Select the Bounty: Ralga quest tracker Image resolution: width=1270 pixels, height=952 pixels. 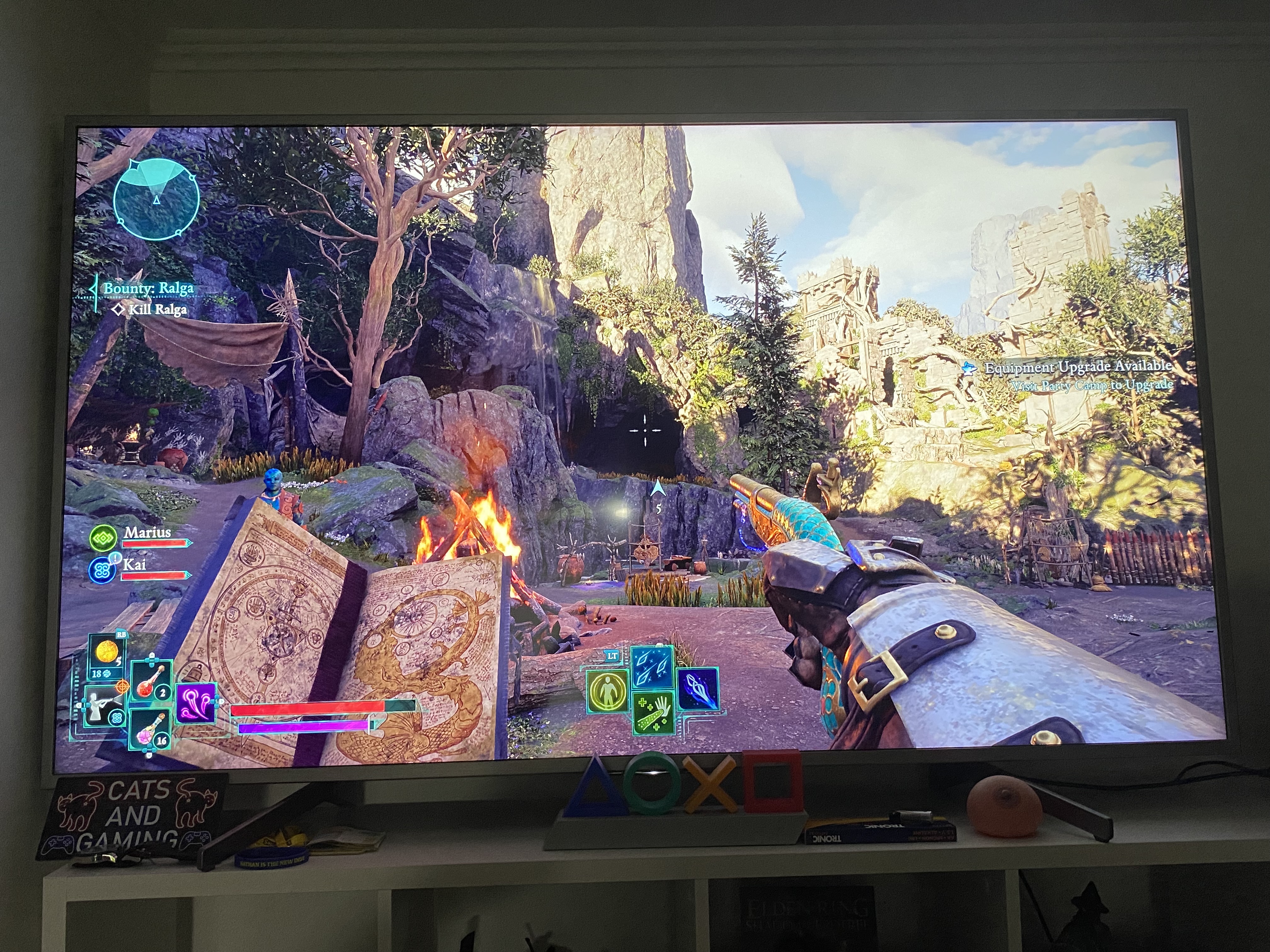click(147, 288)
